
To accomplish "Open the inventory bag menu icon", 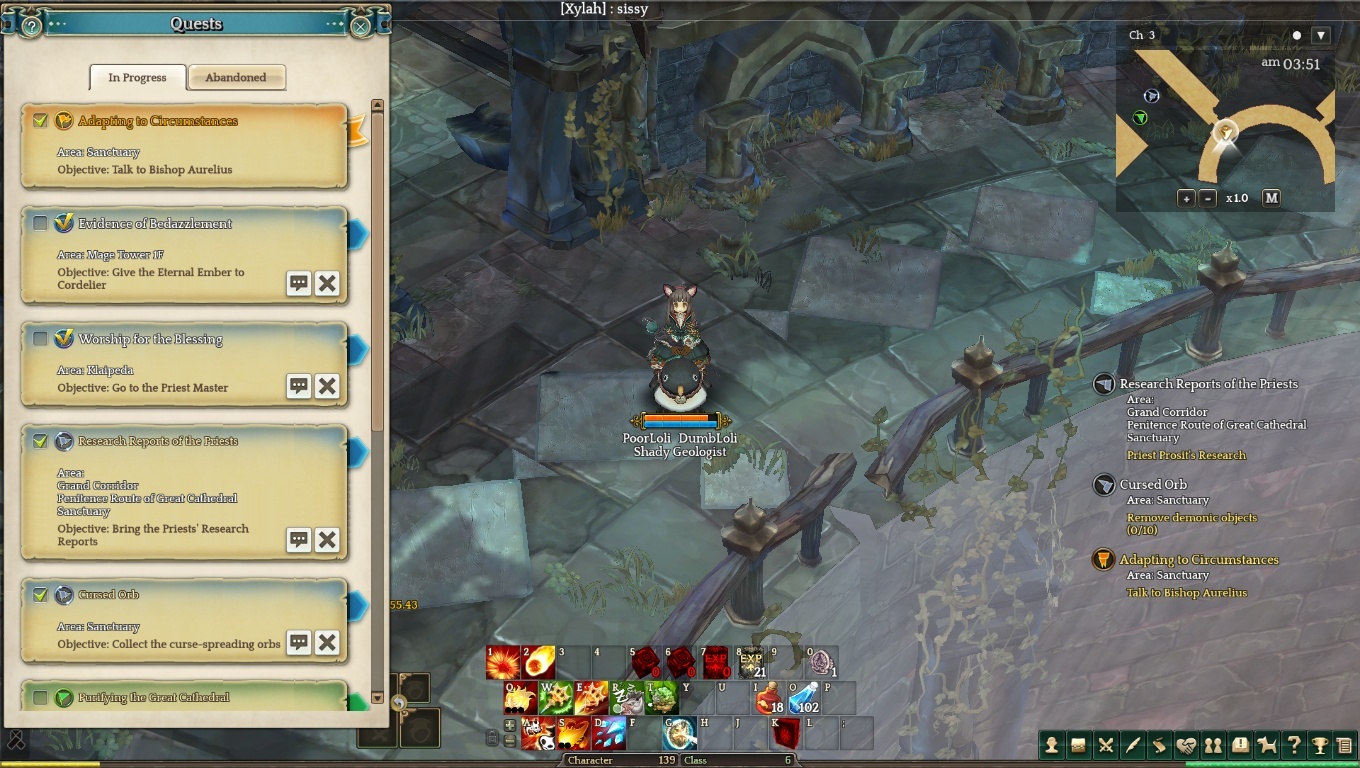I will click(x=1078, y=745).
